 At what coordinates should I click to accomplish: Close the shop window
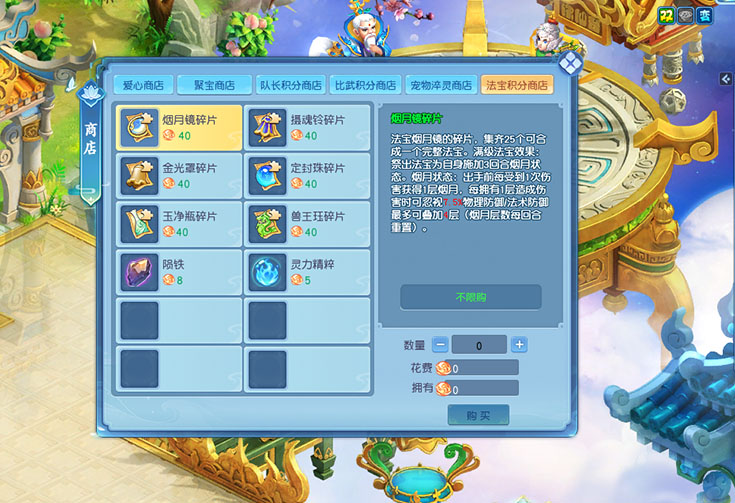click(569, 65)
